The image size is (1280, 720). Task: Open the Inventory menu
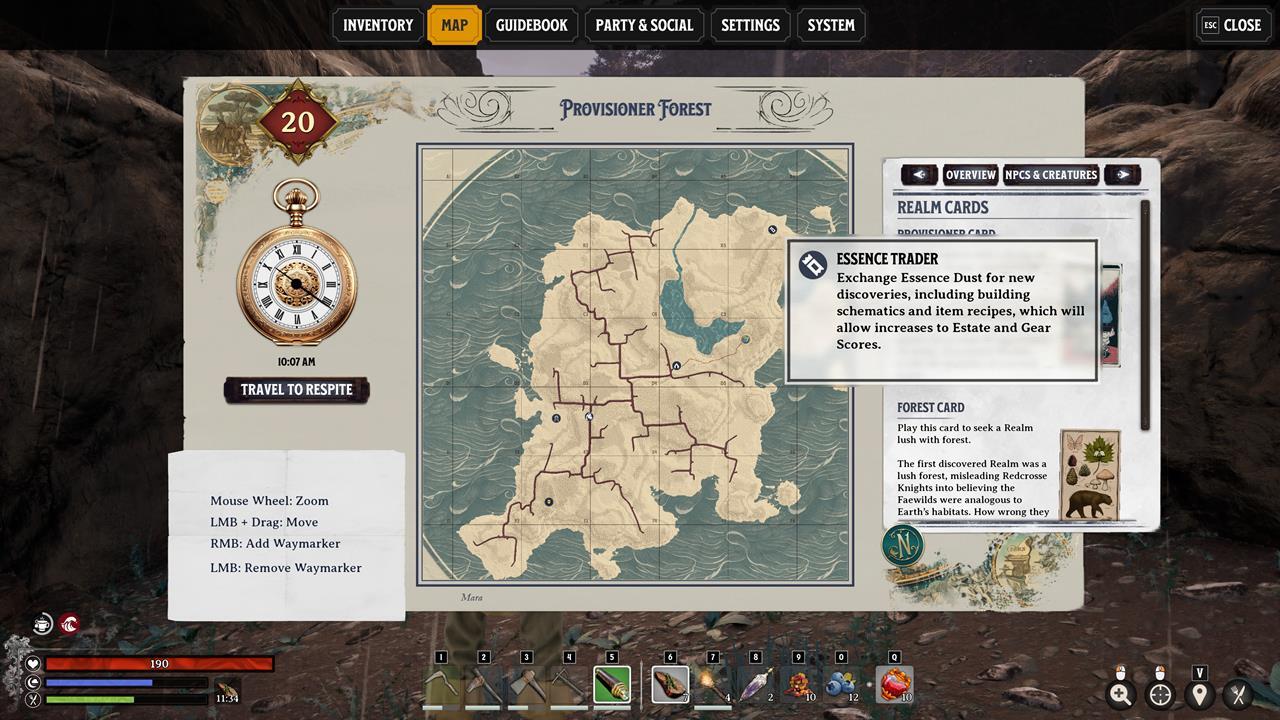[377, 25]
